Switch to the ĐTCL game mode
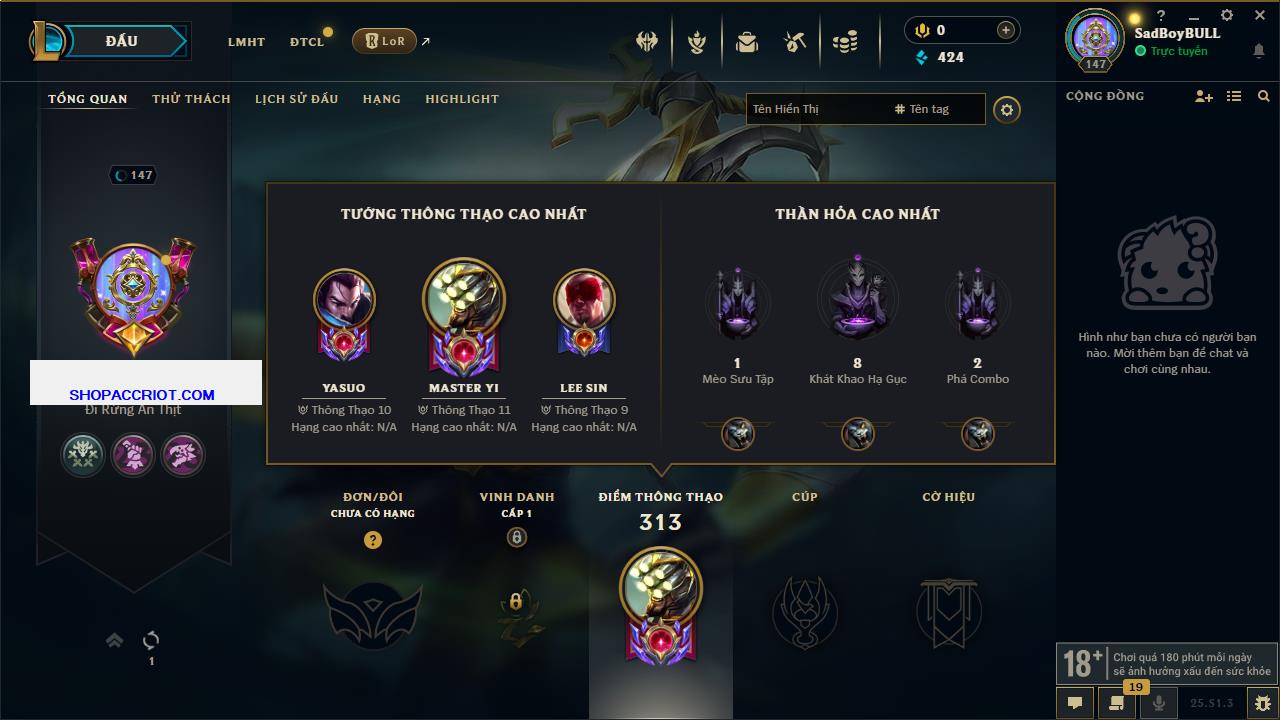The height and width of the screenshot is (720, 1280). (x=307, y=42)
